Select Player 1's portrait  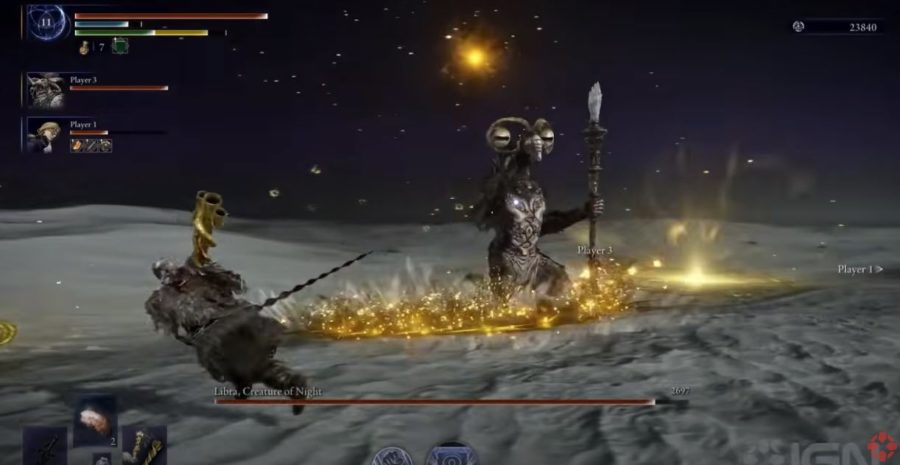coord(45,135)
